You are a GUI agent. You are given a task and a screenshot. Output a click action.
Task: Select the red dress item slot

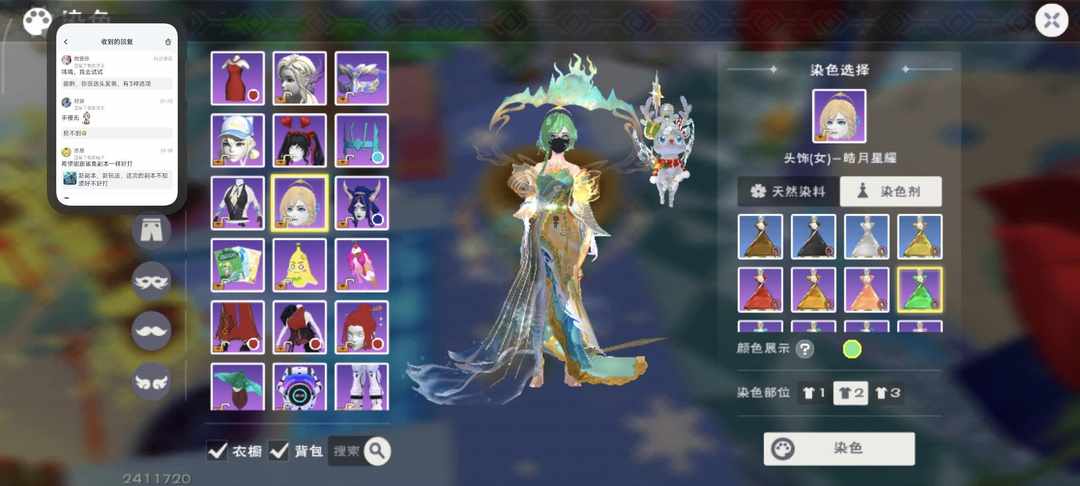point(238,78)
